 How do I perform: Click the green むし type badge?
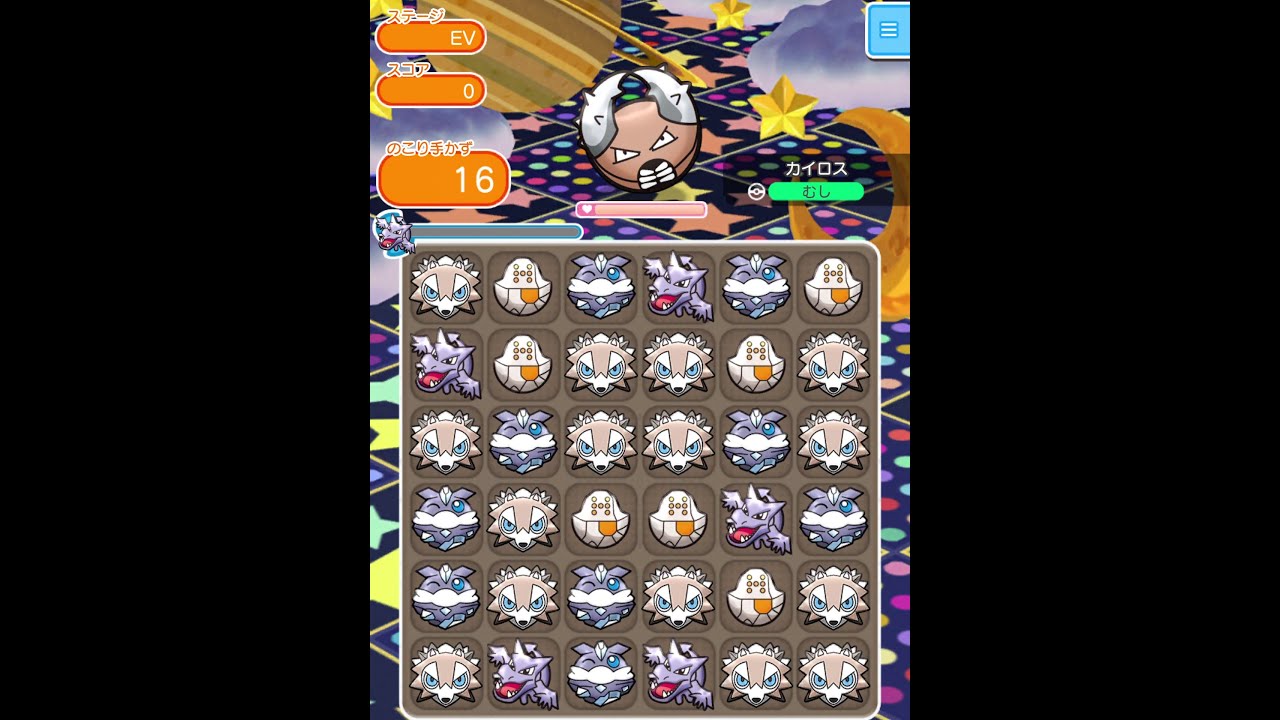click(x=816, y=190)
